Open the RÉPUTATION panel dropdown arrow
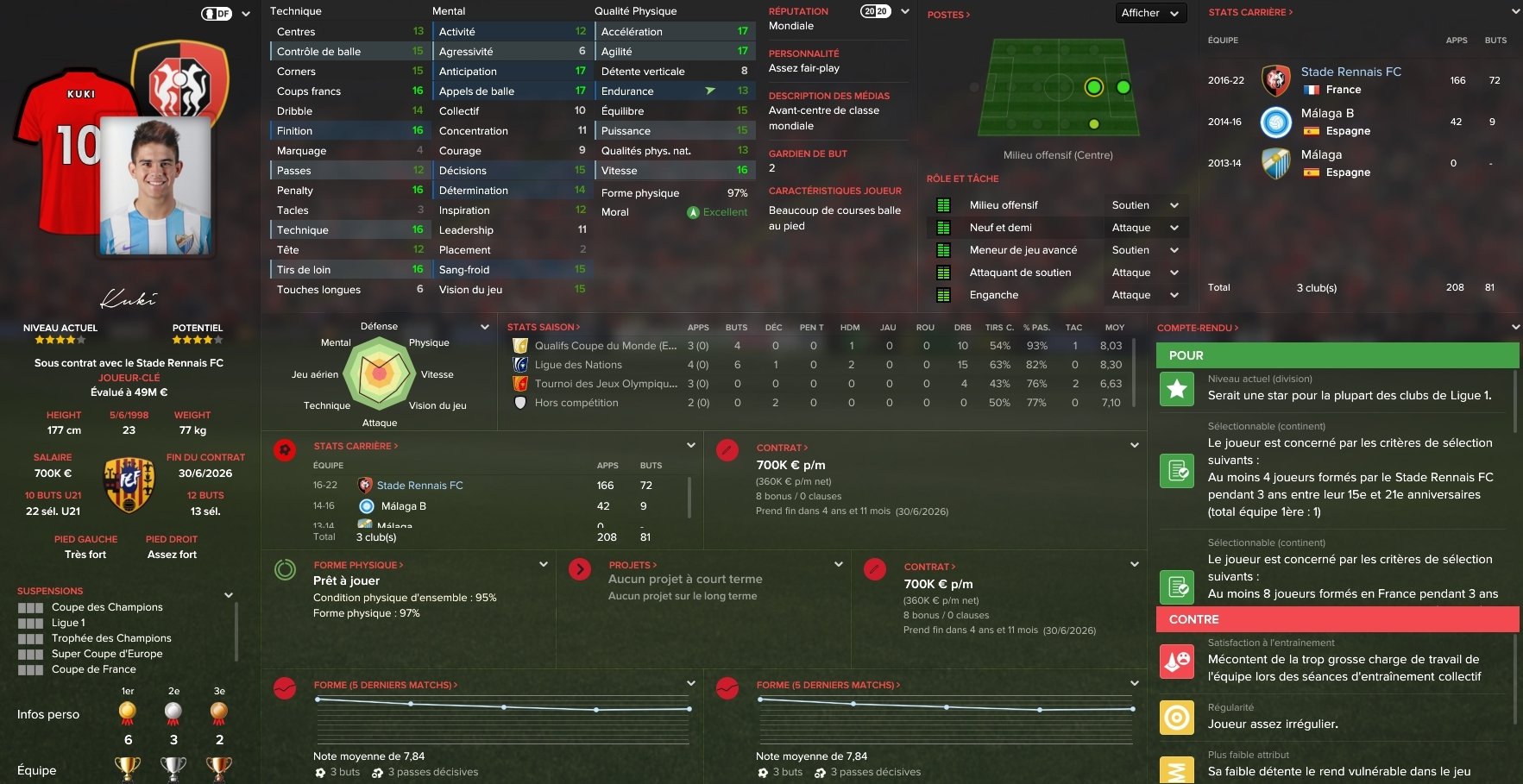The height and width of the screenshot is (784, 1523). pyautogui.click(x=905, y=12)
